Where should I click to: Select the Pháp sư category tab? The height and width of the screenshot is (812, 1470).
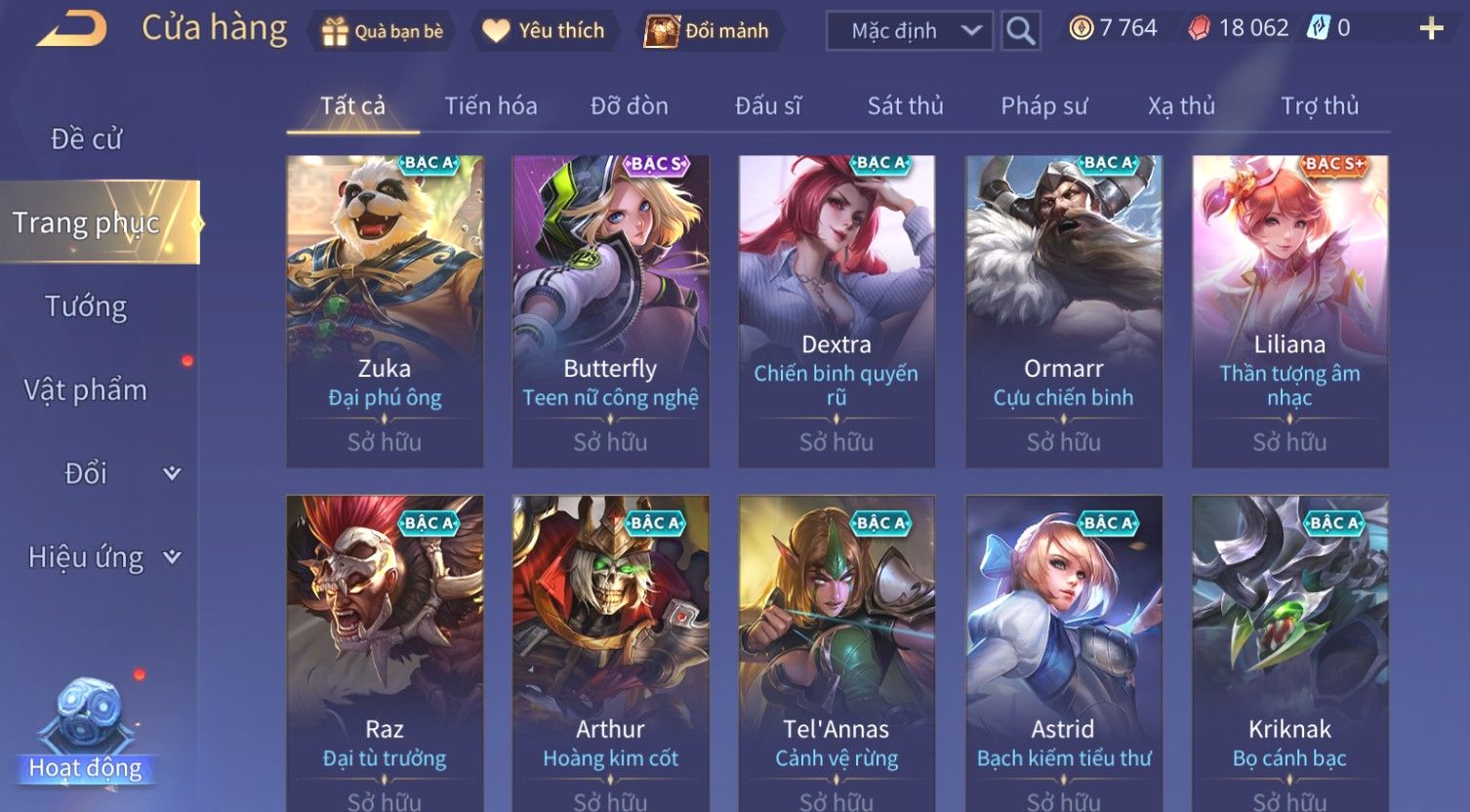click(x=1044, y=105)
